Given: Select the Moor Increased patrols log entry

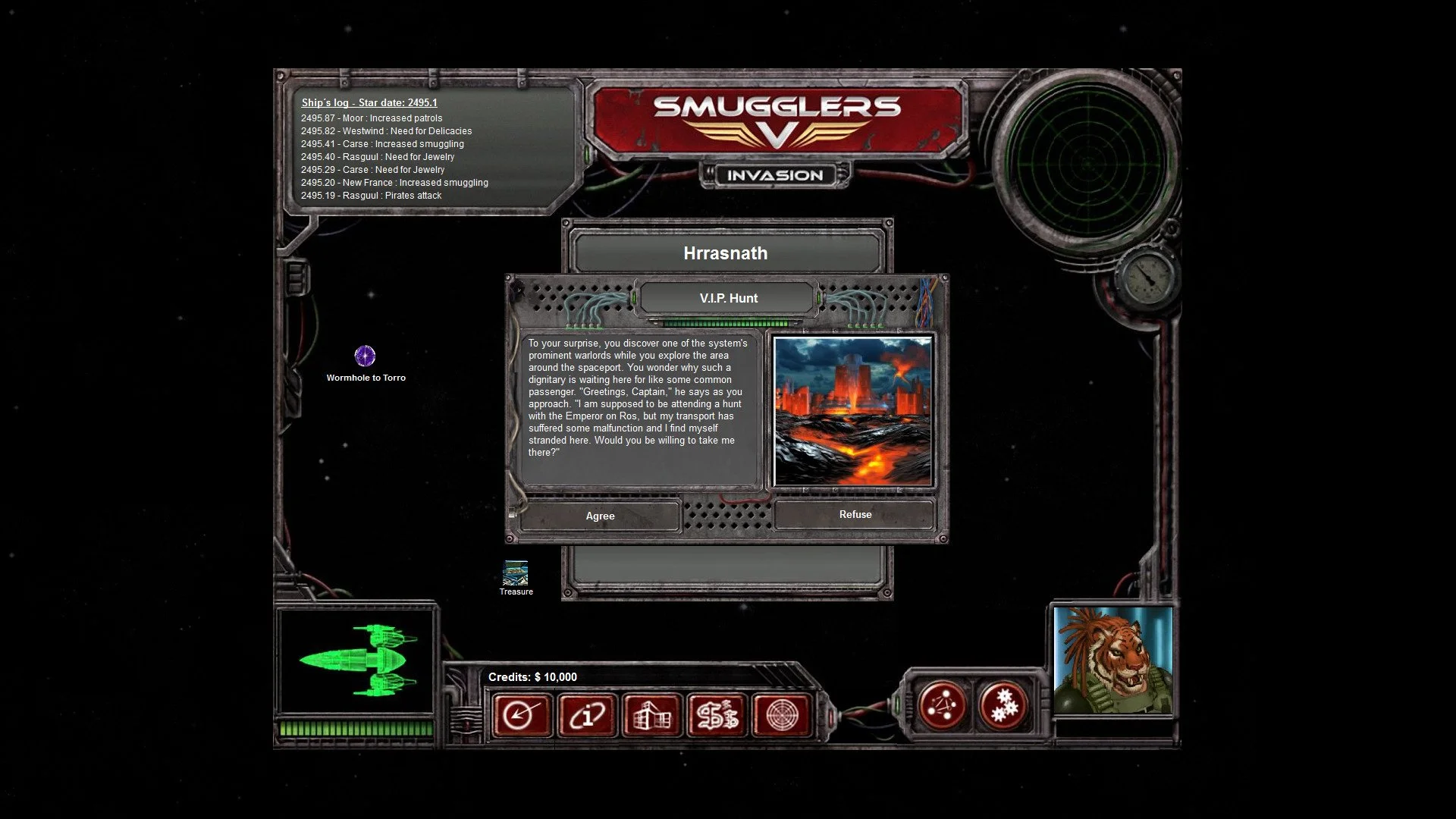Looking at the screenshot, I should coord(372,118).
